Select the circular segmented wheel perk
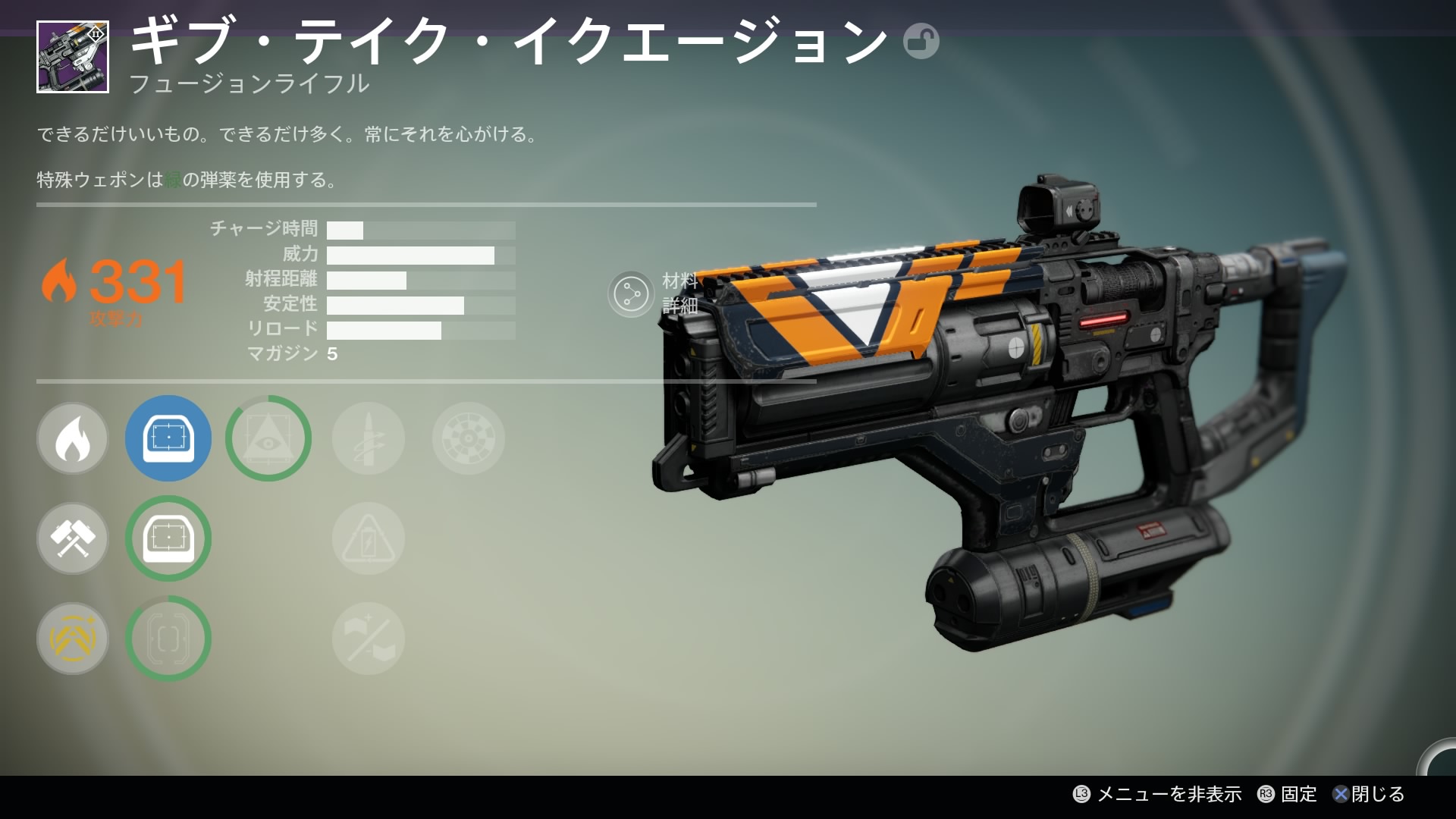 (x=468, y=438)
